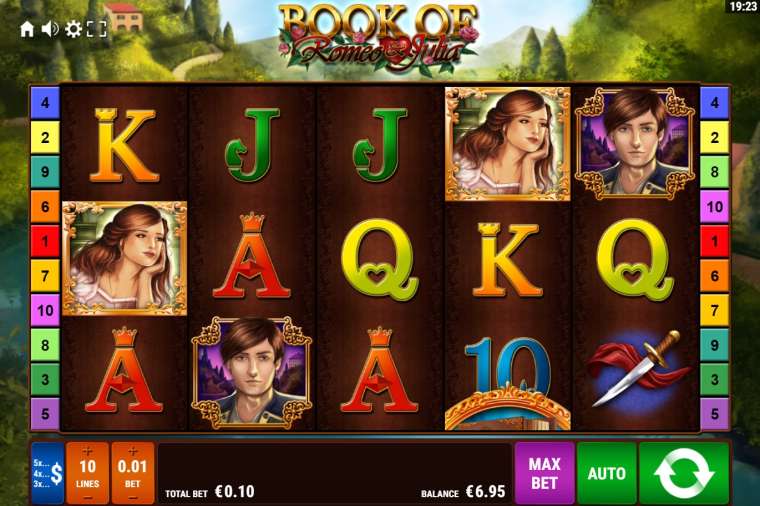Increase the number of lines

87,451
